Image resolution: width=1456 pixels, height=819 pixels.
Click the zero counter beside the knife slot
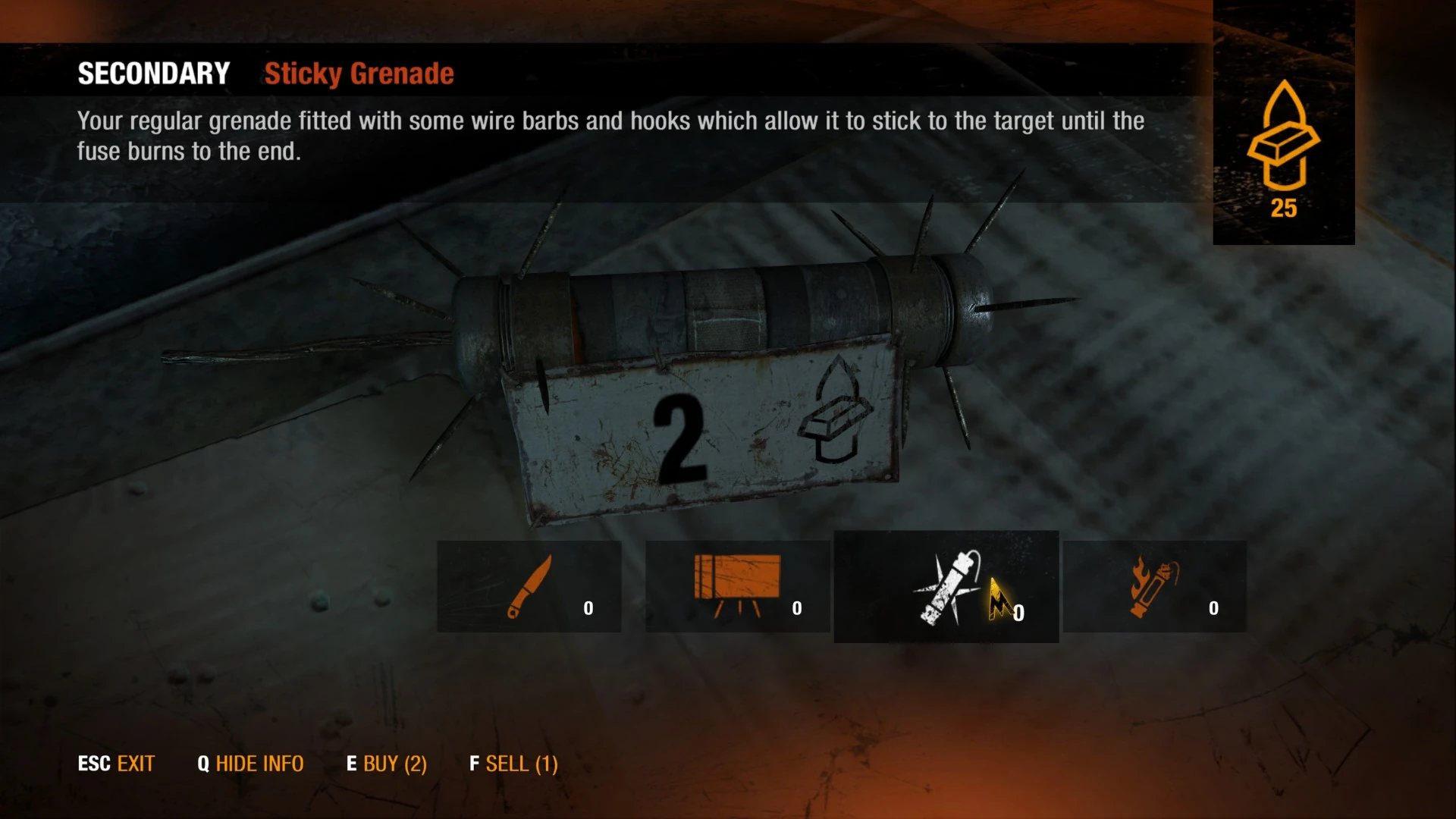tap(588, 607)
